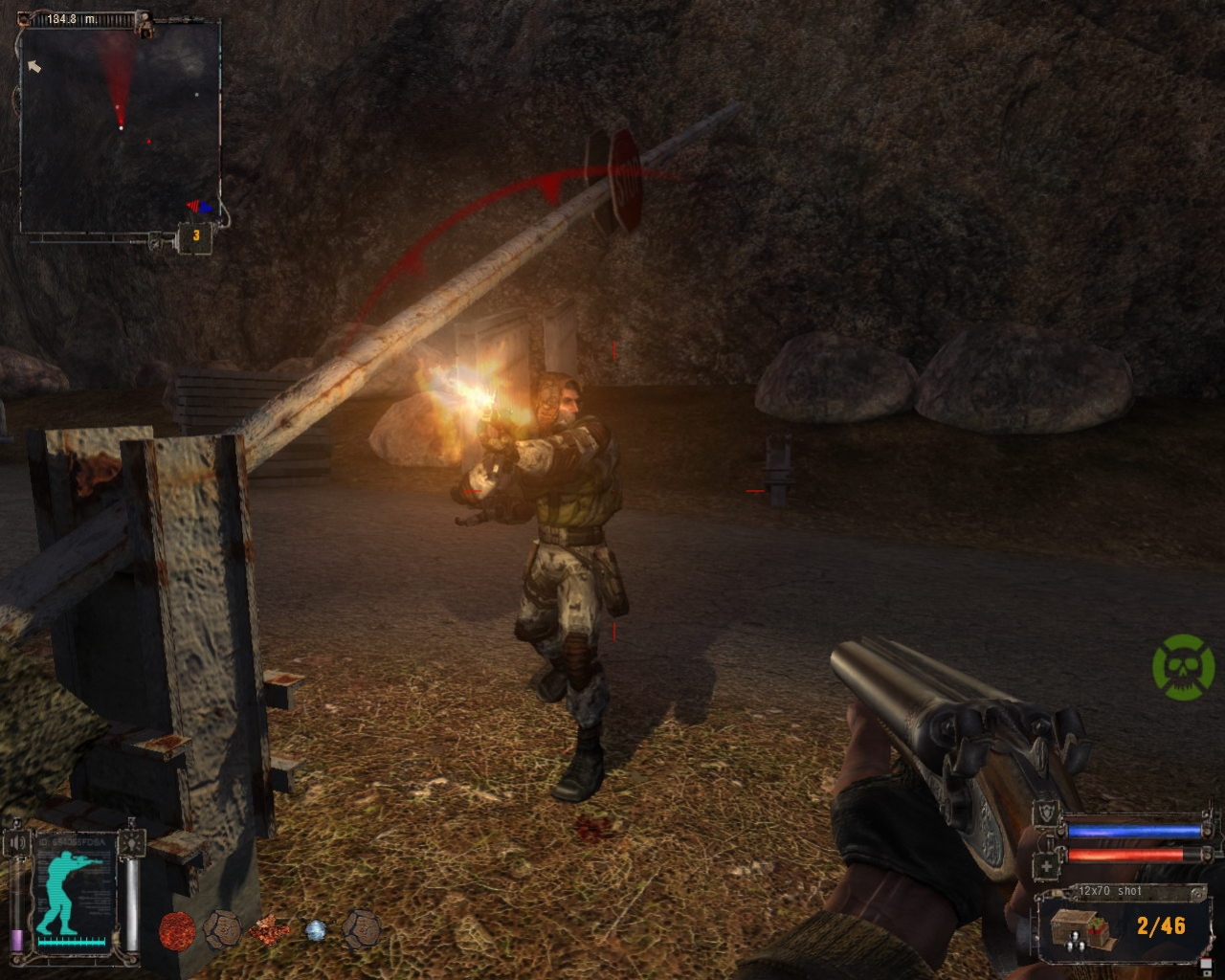
Task: Click the medkit plus icon beside the red health bar
Action: 1046,866
